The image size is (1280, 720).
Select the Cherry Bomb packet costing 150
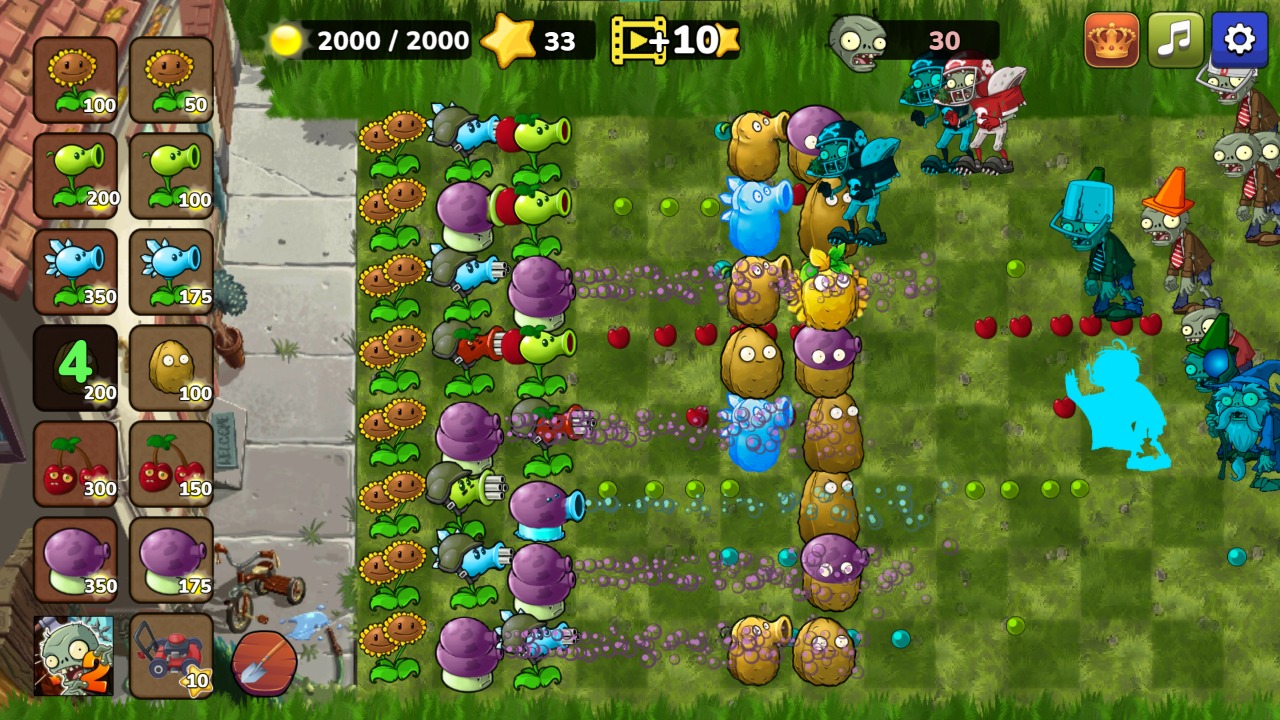point(170,462)
